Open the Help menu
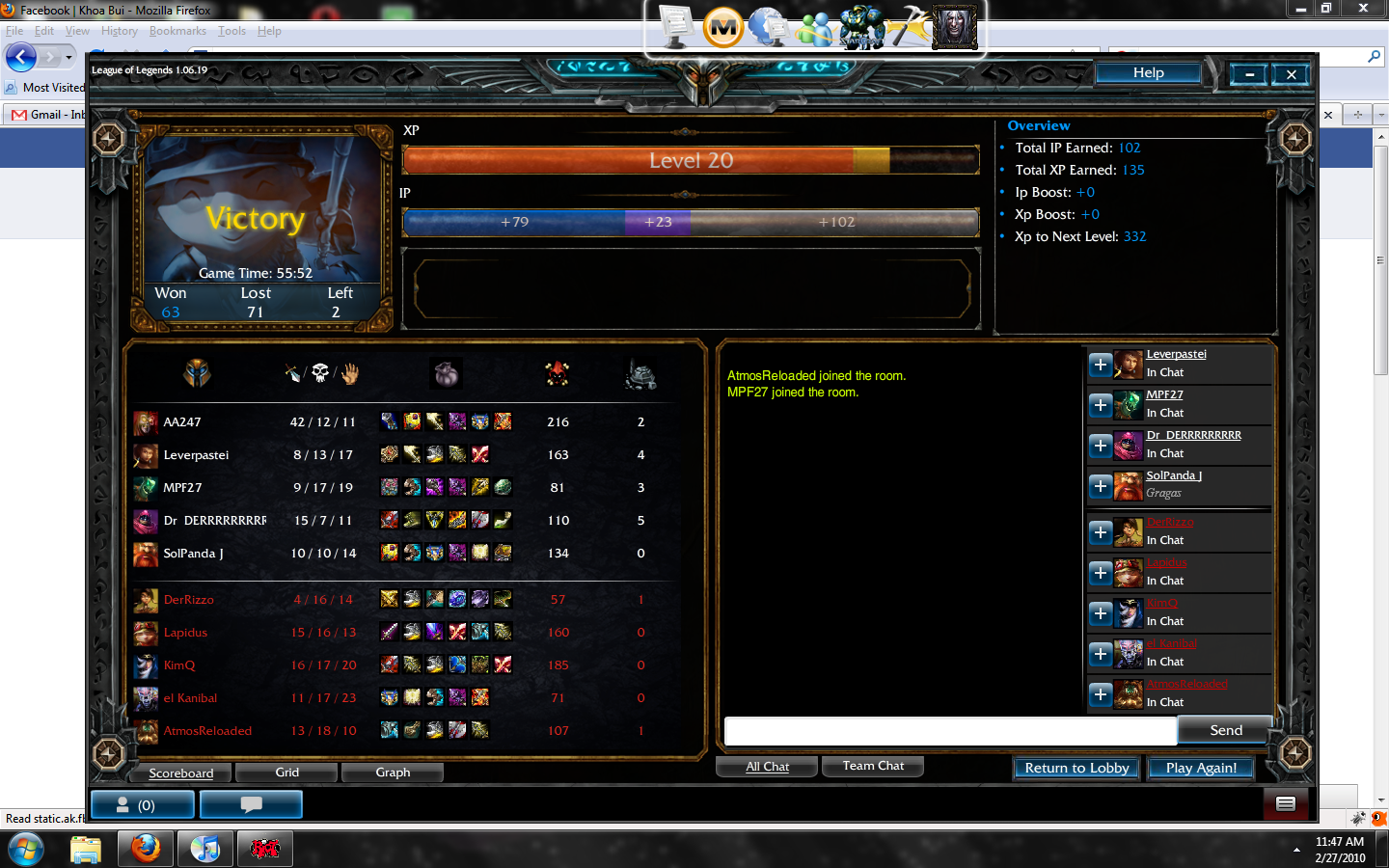 pyautogui.click(x=1148, y=73)
